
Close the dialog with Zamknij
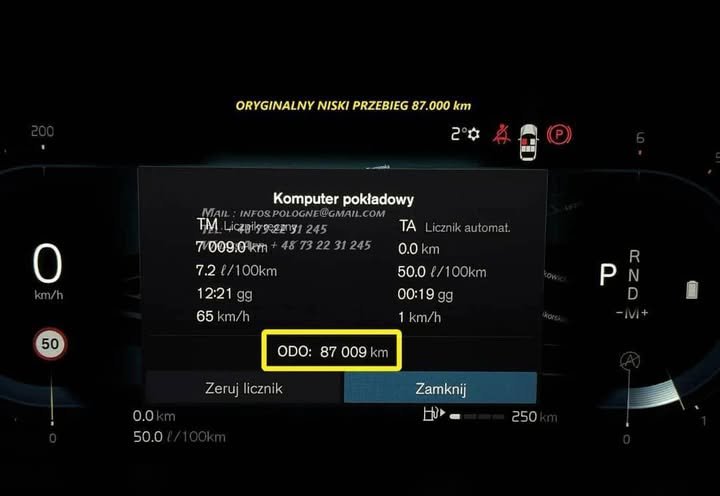[x=440, y=388]
